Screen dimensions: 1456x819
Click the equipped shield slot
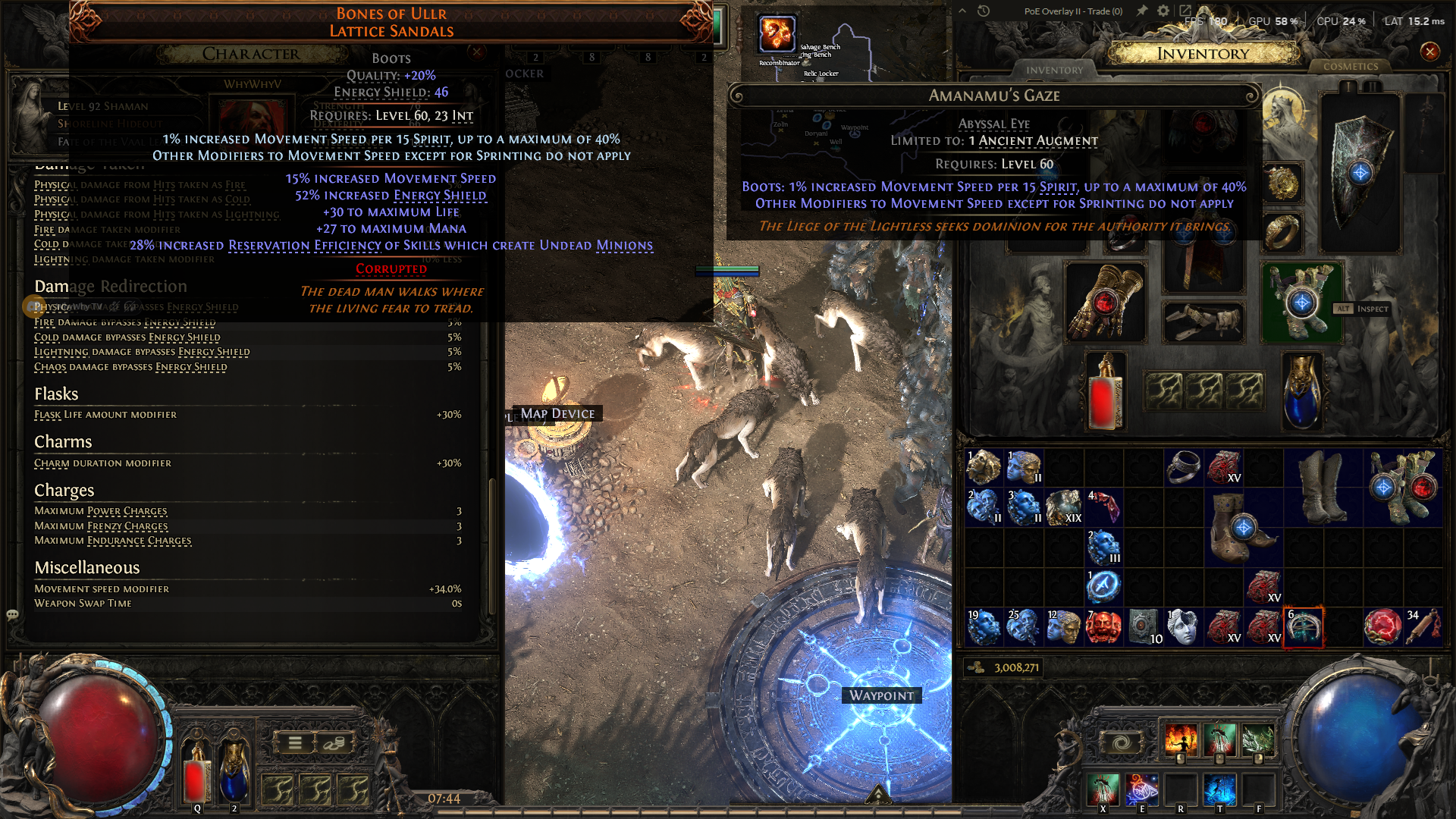pos(1360,173)
